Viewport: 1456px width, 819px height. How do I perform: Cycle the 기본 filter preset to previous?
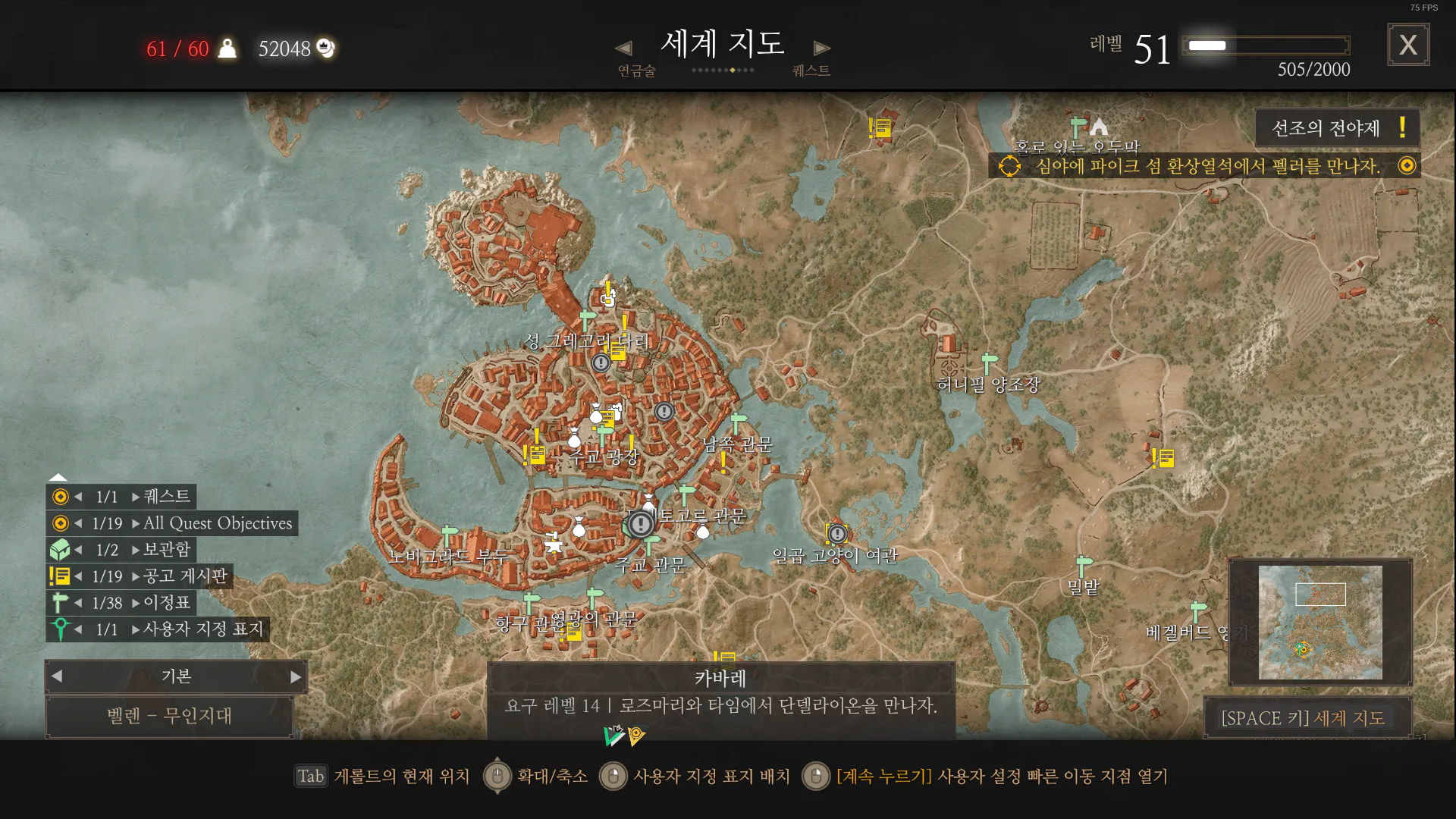pos(58,676)
